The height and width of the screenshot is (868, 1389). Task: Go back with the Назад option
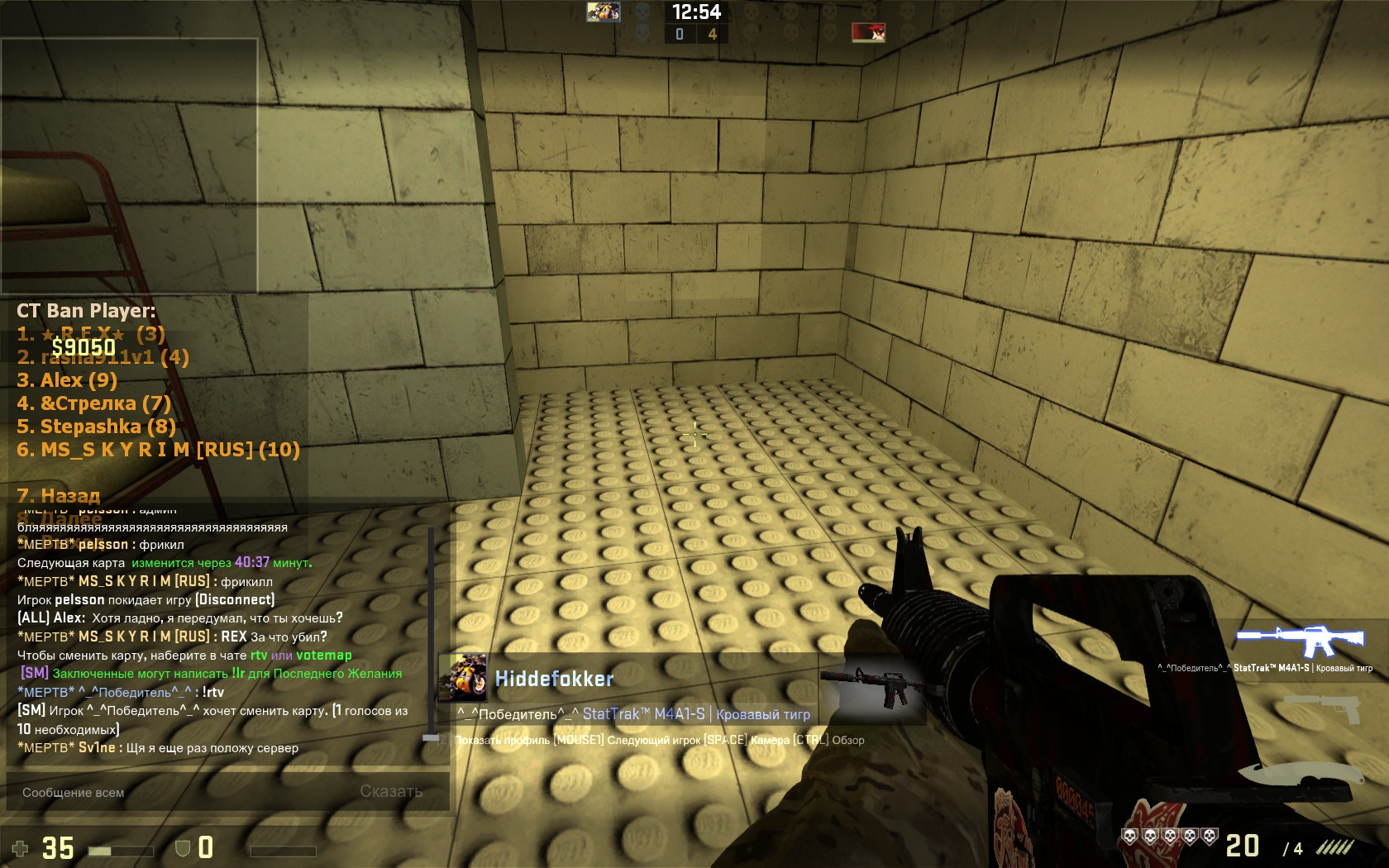(59, 495)
